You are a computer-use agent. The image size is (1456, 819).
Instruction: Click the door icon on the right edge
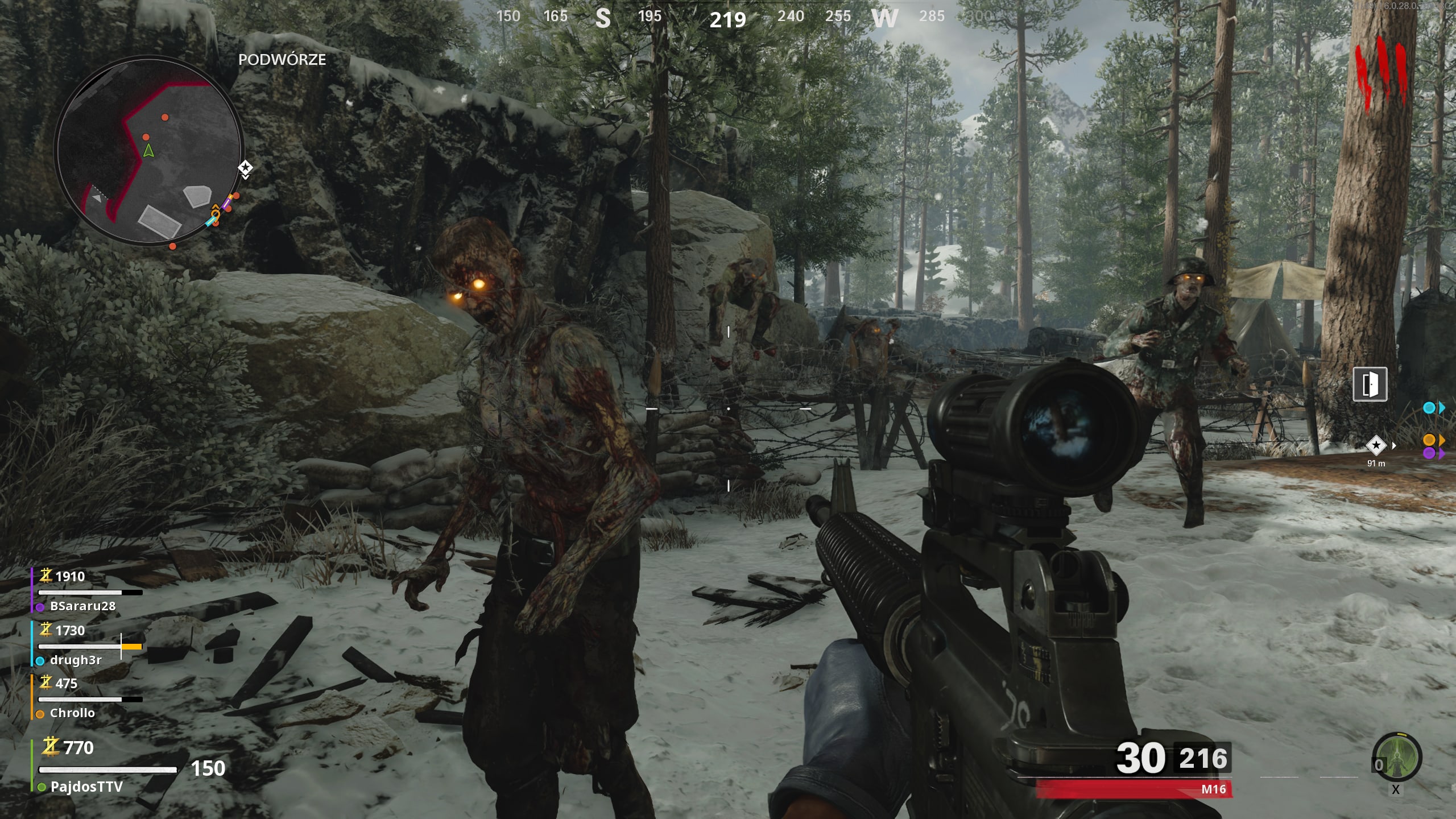pos(1370,384)
